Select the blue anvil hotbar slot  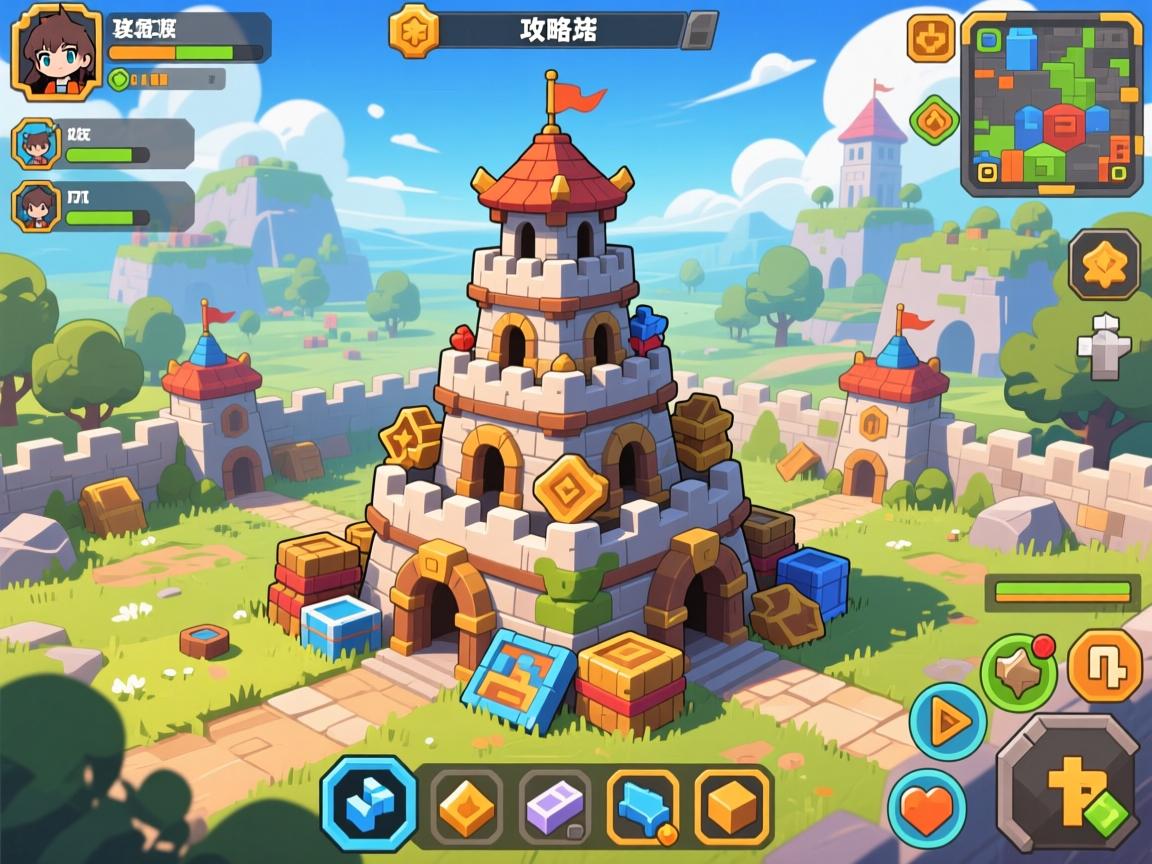click(643, 805)
